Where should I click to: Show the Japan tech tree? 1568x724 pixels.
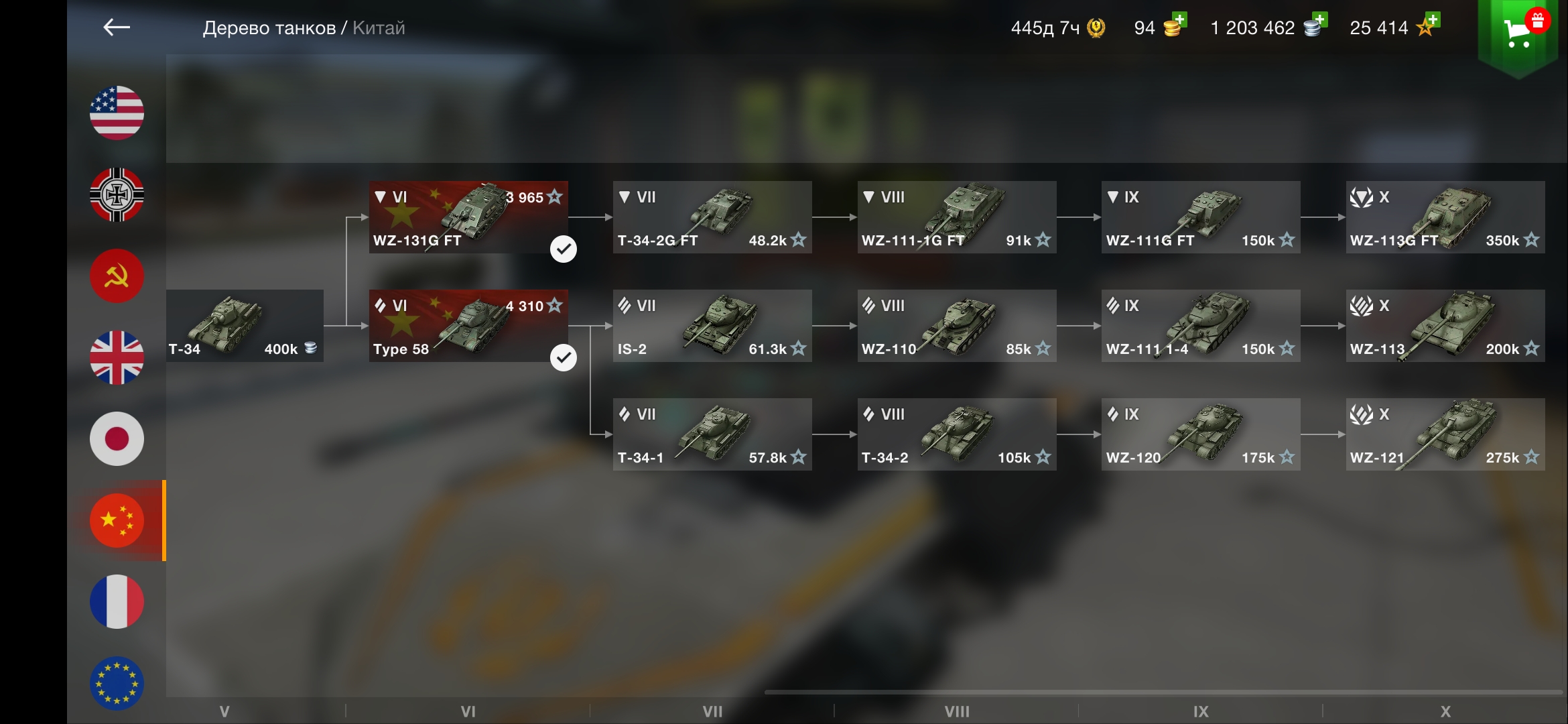117,439
